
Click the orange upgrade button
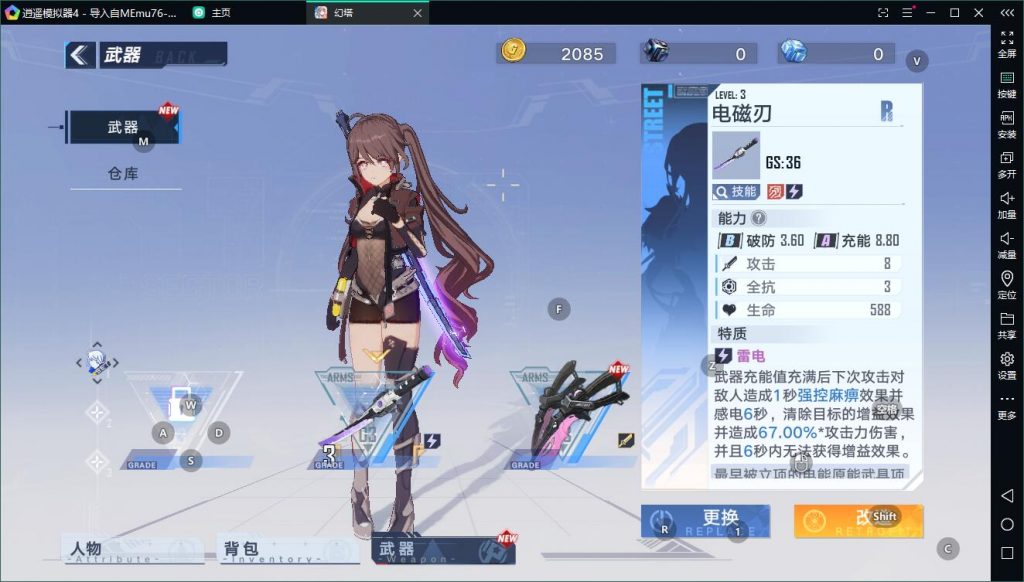(x=858, y=520)
